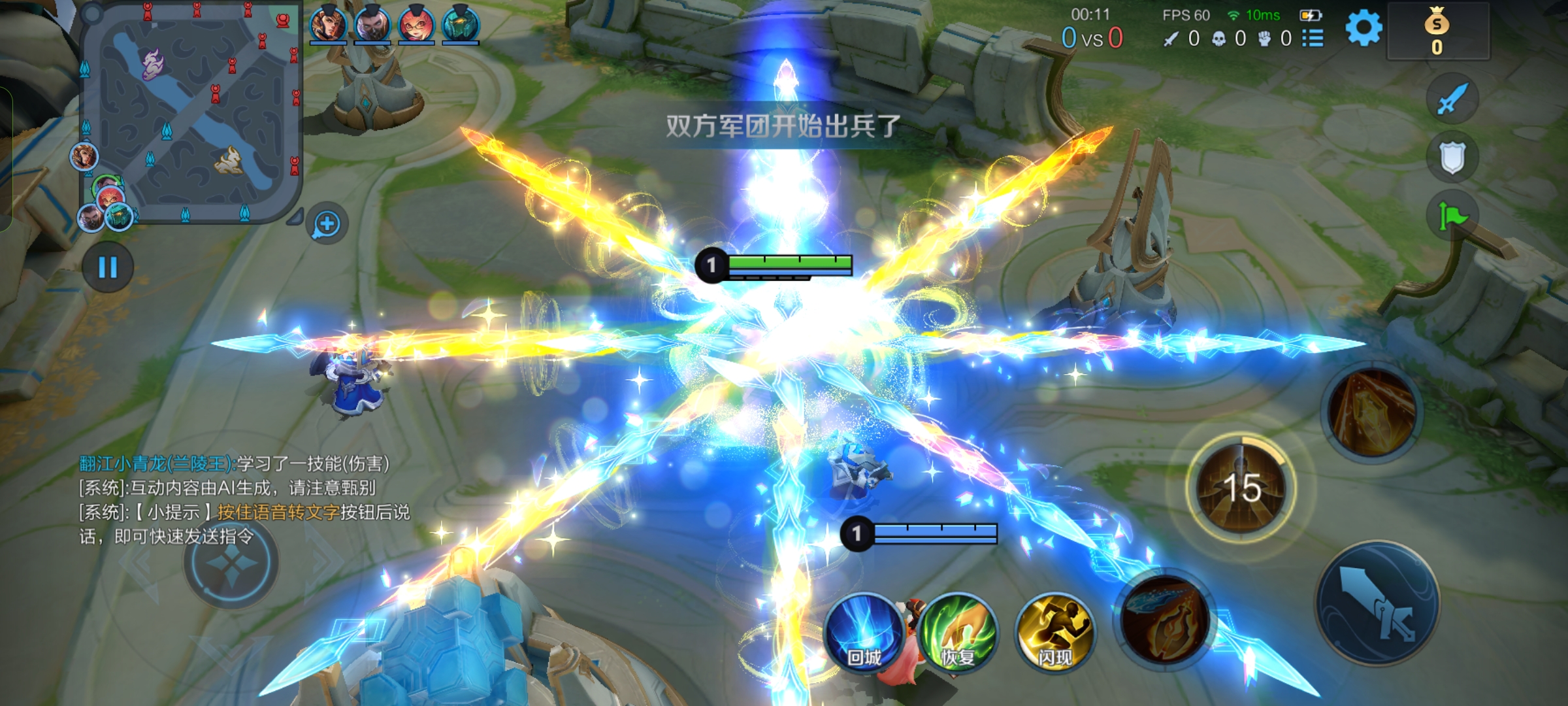Screen dimensions: 1568x706
Task: Tap the sword basic attack button
Action: 1377,603
